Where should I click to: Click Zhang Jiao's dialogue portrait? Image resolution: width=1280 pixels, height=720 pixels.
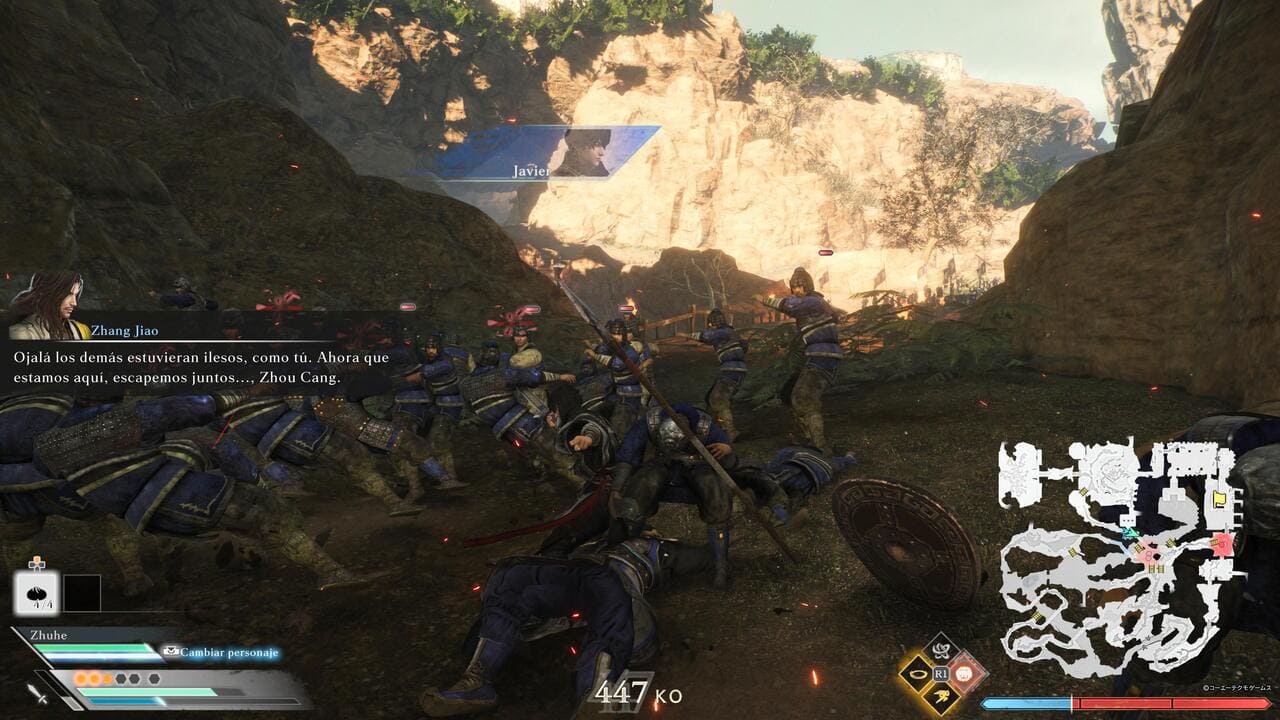(x=45, y=307)
